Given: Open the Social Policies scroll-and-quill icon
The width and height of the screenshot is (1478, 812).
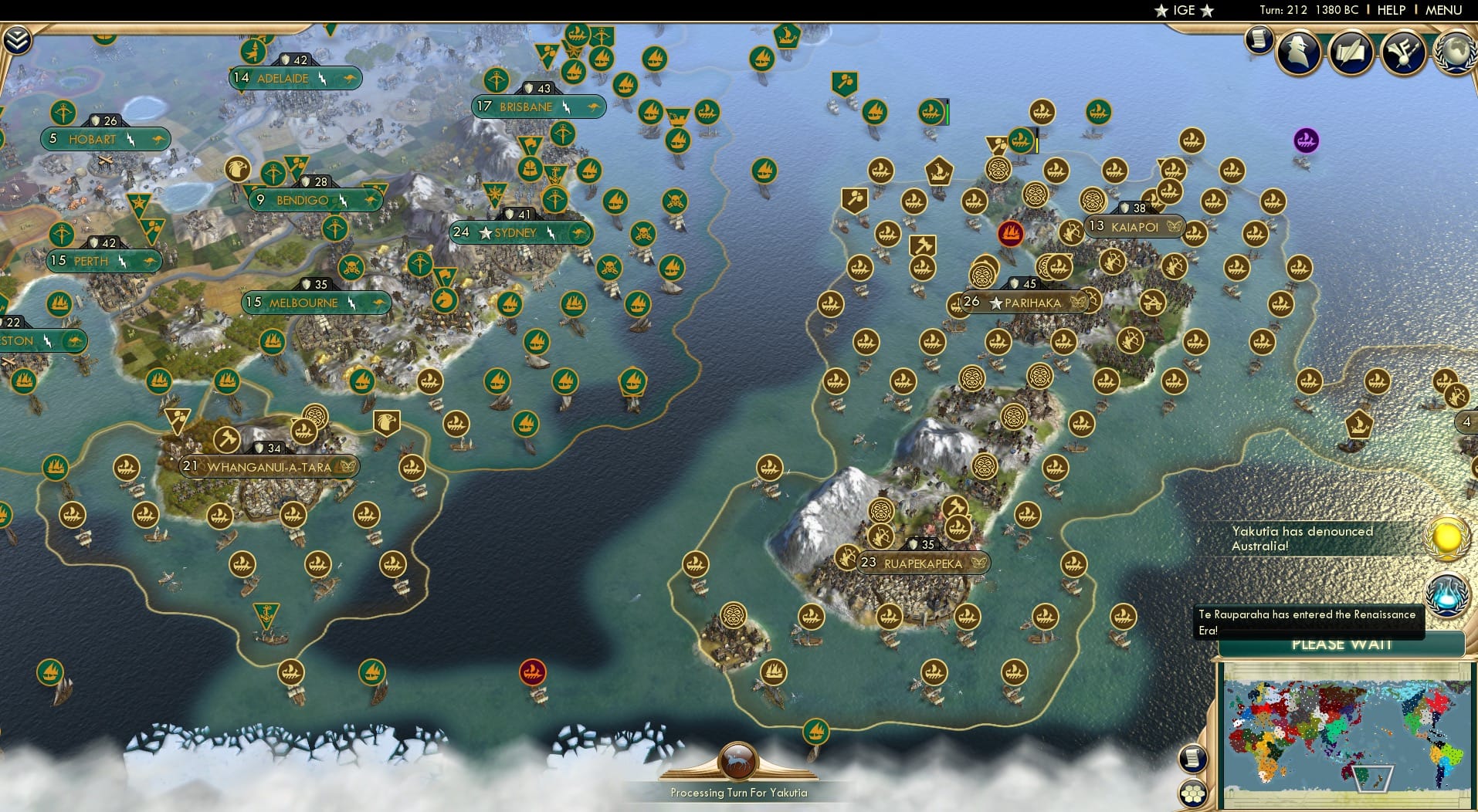Looking at the screenshot, I should click(x=1352, y=52).
